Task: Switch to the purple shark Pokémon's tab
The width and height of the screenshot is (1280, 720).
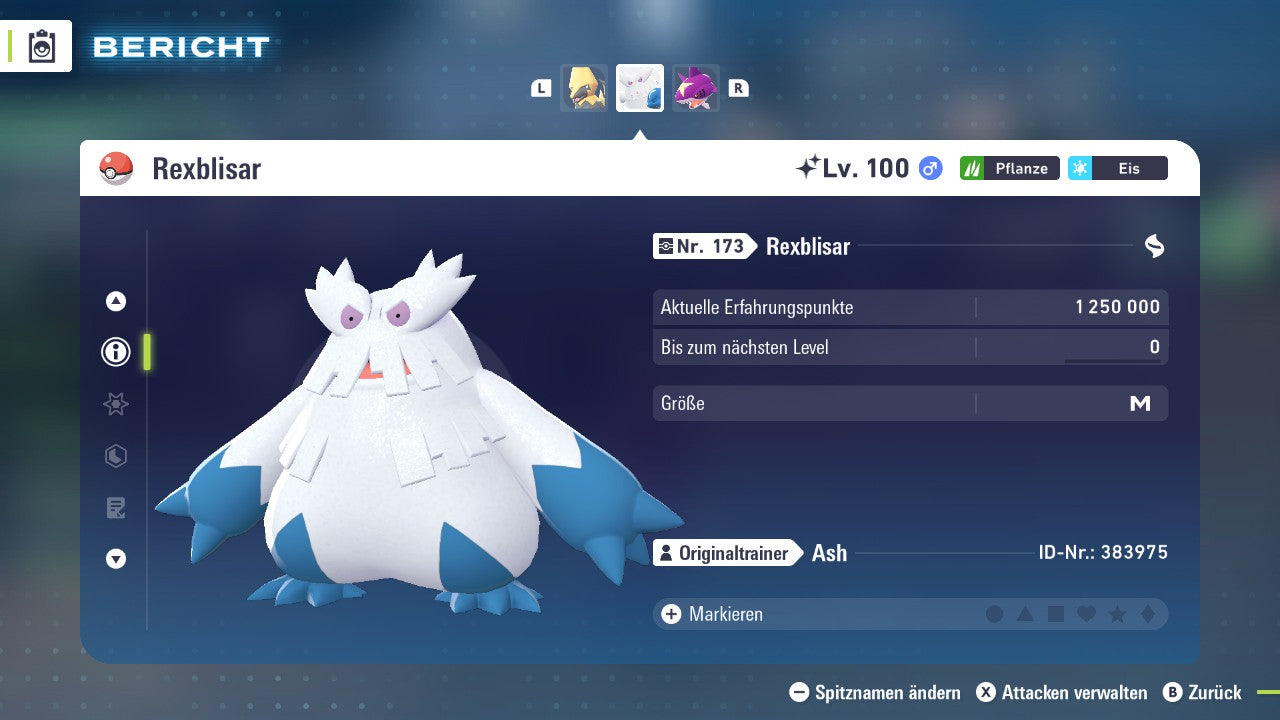Action: point(696,87)
